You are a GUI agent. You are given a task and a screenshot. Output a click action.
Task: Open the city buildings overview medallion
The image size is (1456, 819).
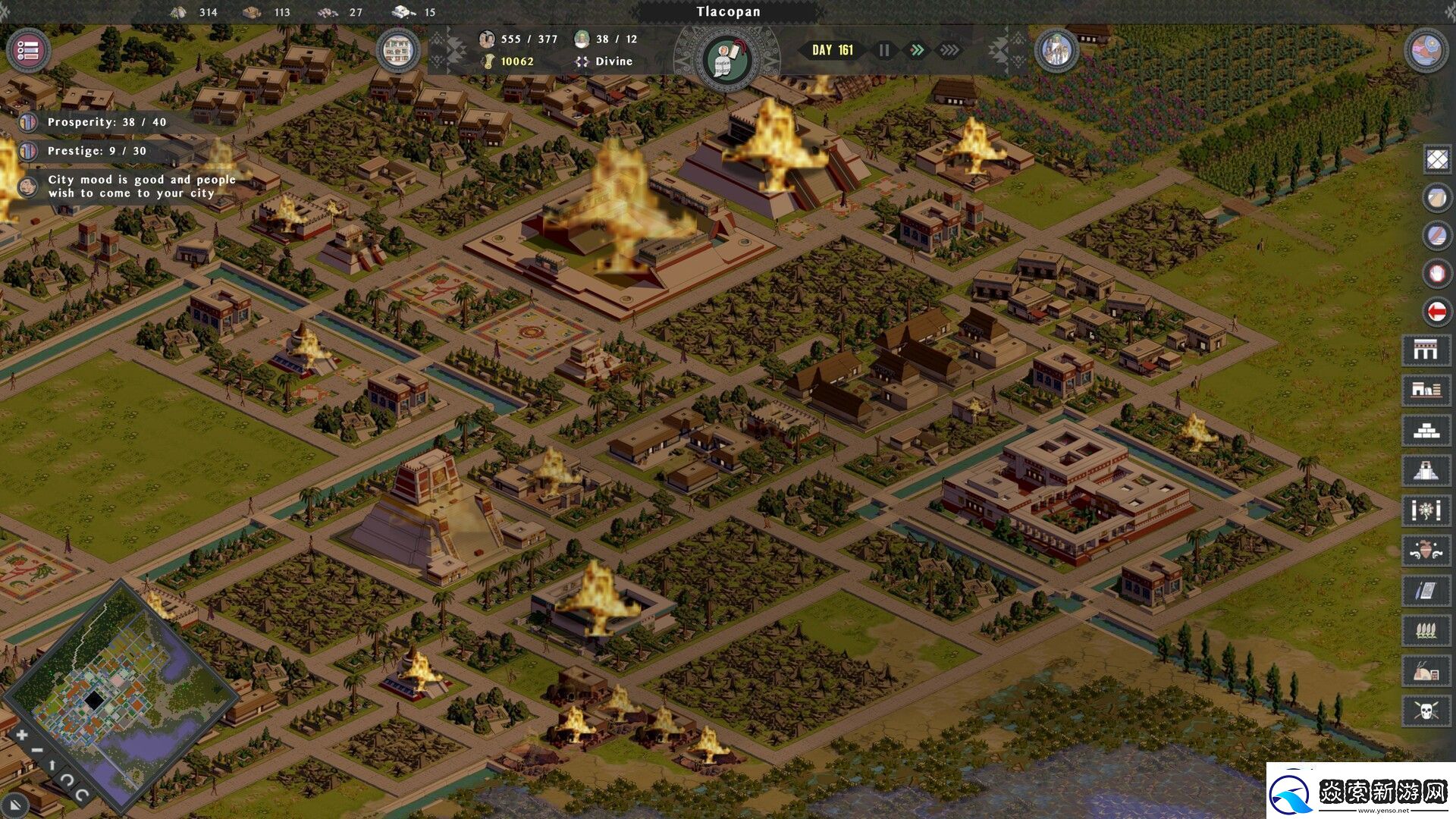398,51
